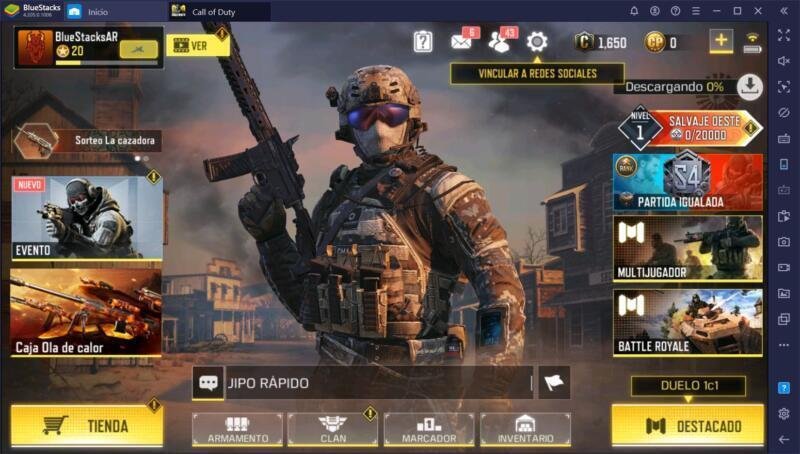Viewport: 800px width, 454px height.
Task: Open the game settings gear
Action: point(537,42)
